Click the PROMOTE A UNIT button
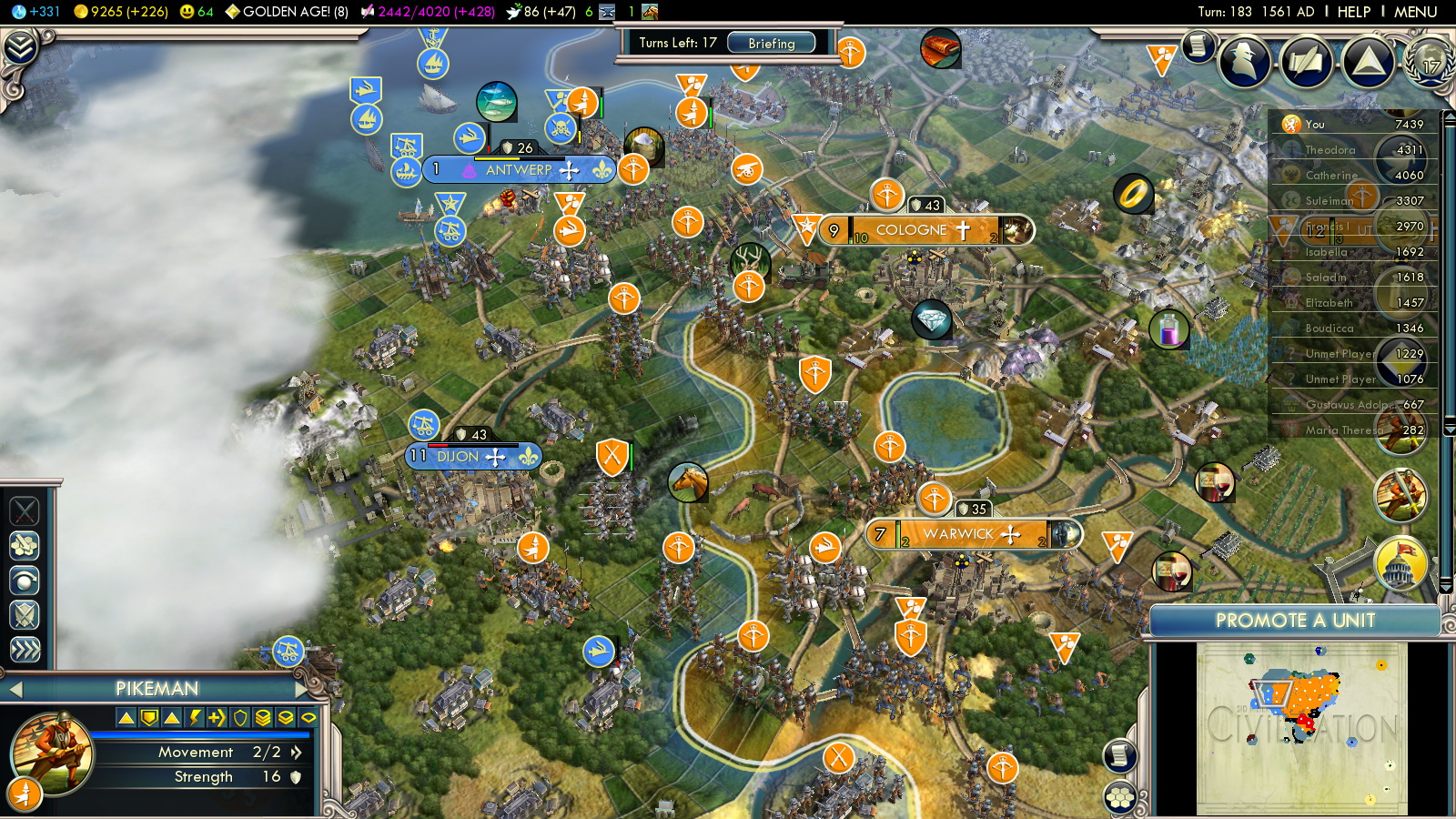This screenshot has height=819, width=1456. (1294, 621)
